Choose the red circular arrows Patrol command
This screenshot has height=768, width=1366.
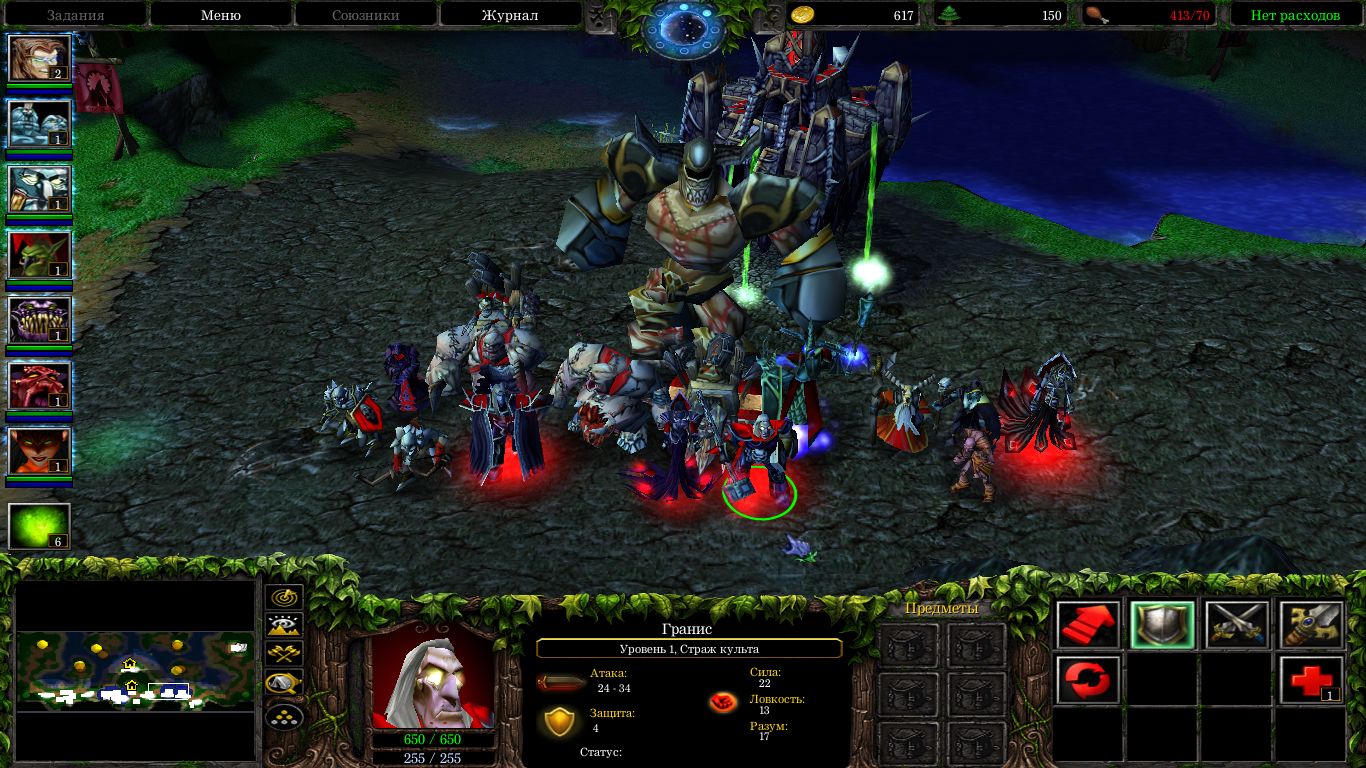tap(1088, 680)
